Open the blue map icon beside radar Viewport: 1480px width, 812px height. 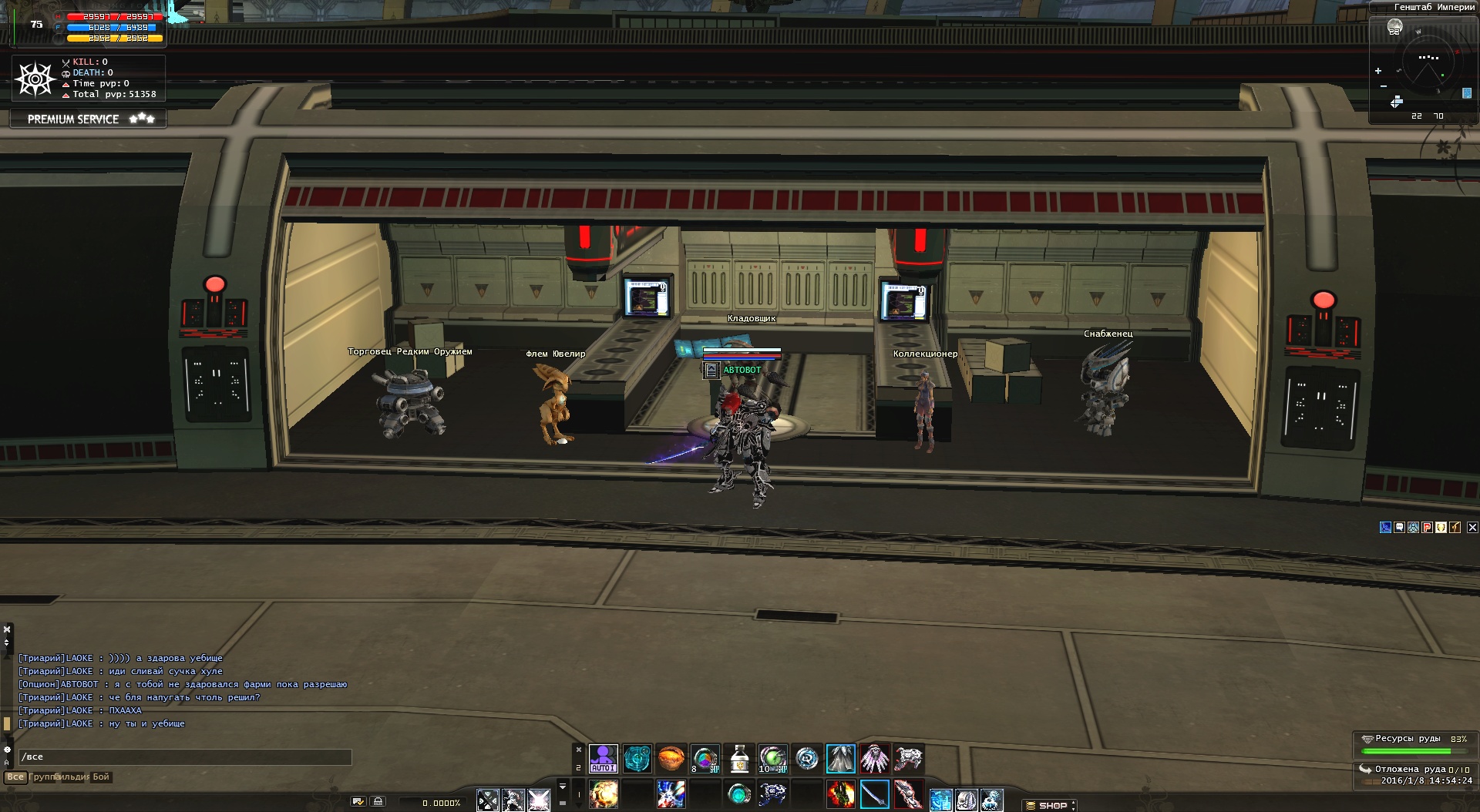pyautogui.click(x=1467, y=93)
